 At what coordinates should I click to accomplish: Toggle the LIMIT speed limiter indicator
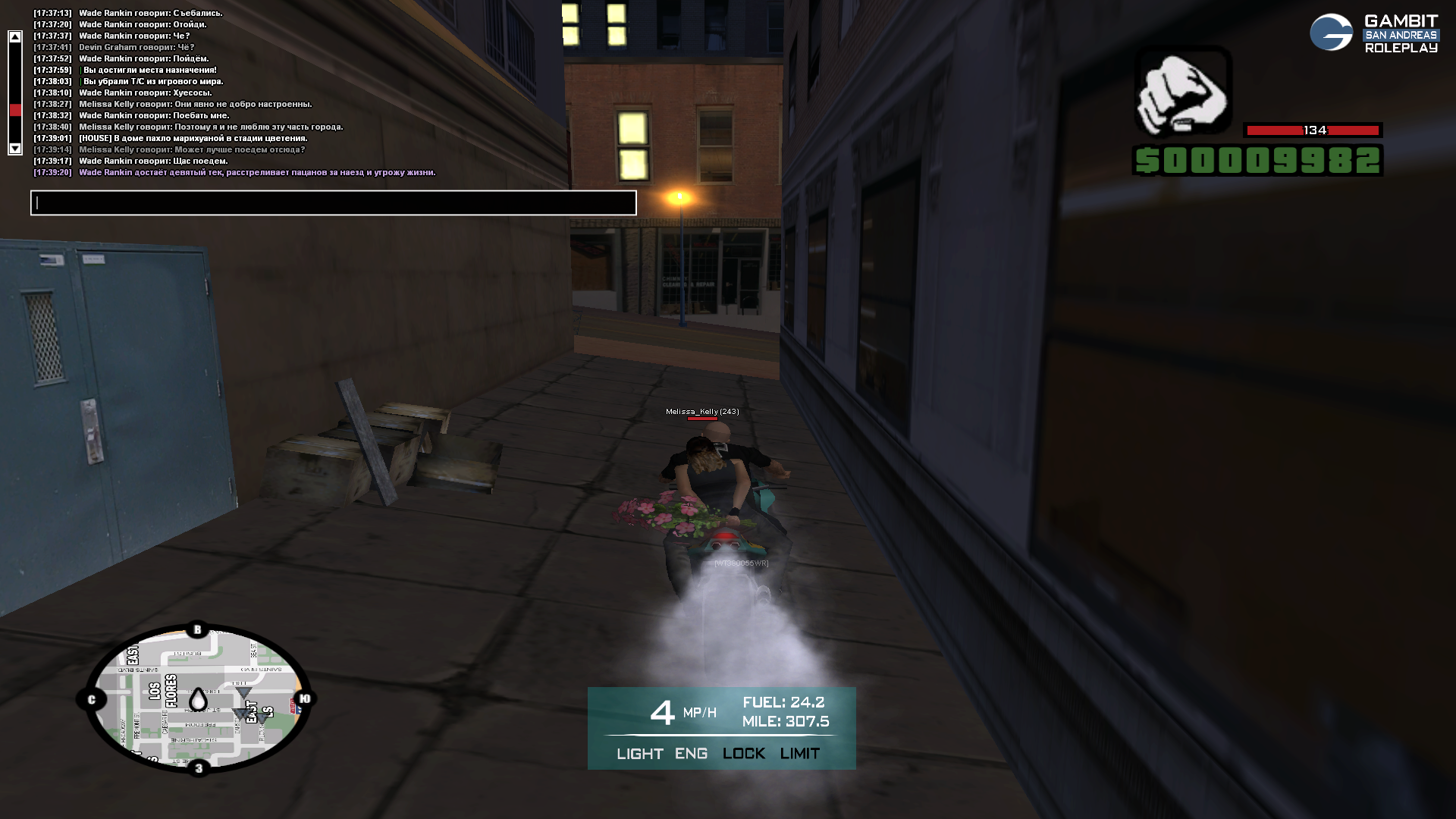click(x=799, y=754)
